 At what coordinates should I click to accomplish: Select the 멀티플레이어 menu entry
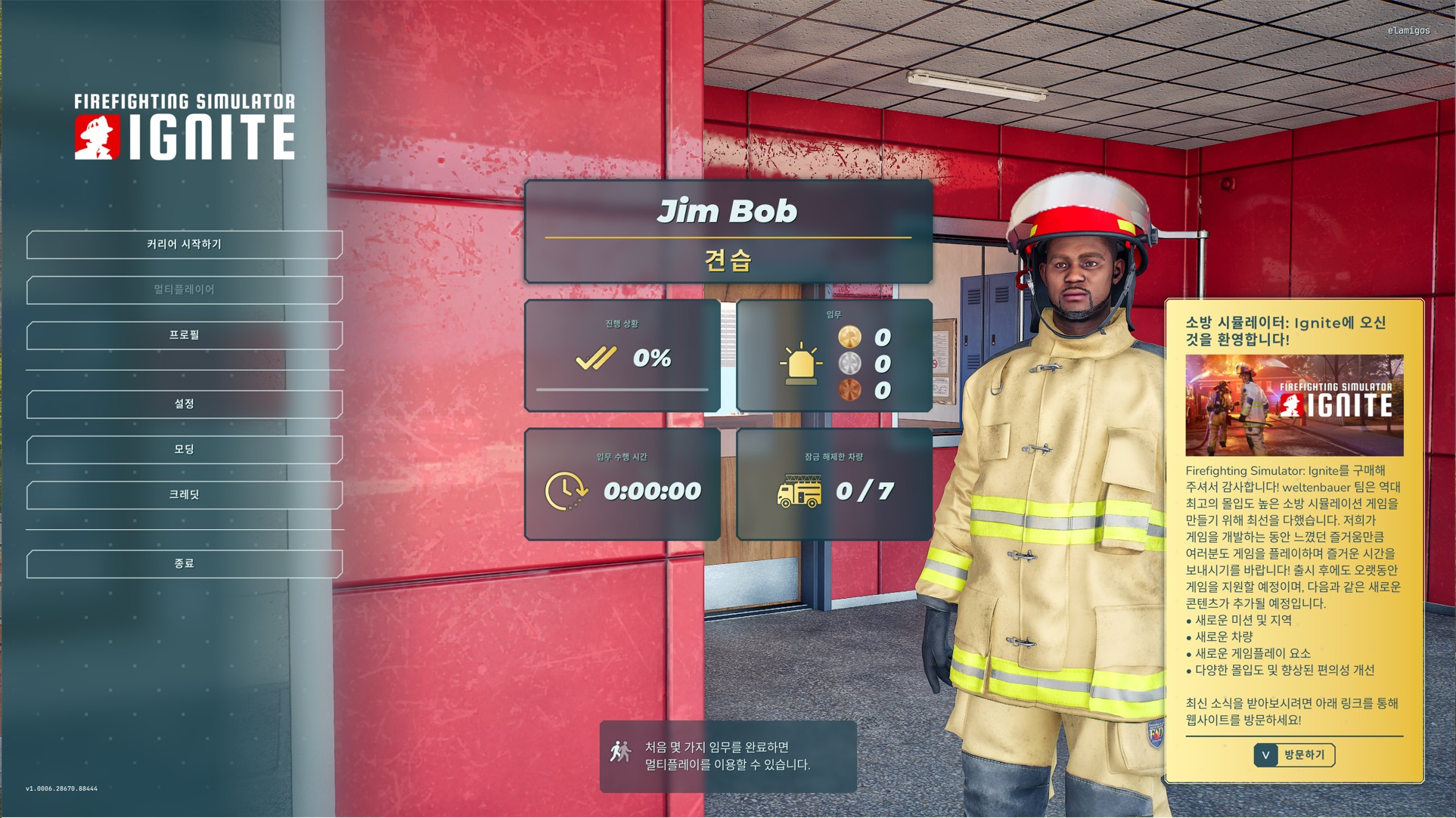click(185, 290)
